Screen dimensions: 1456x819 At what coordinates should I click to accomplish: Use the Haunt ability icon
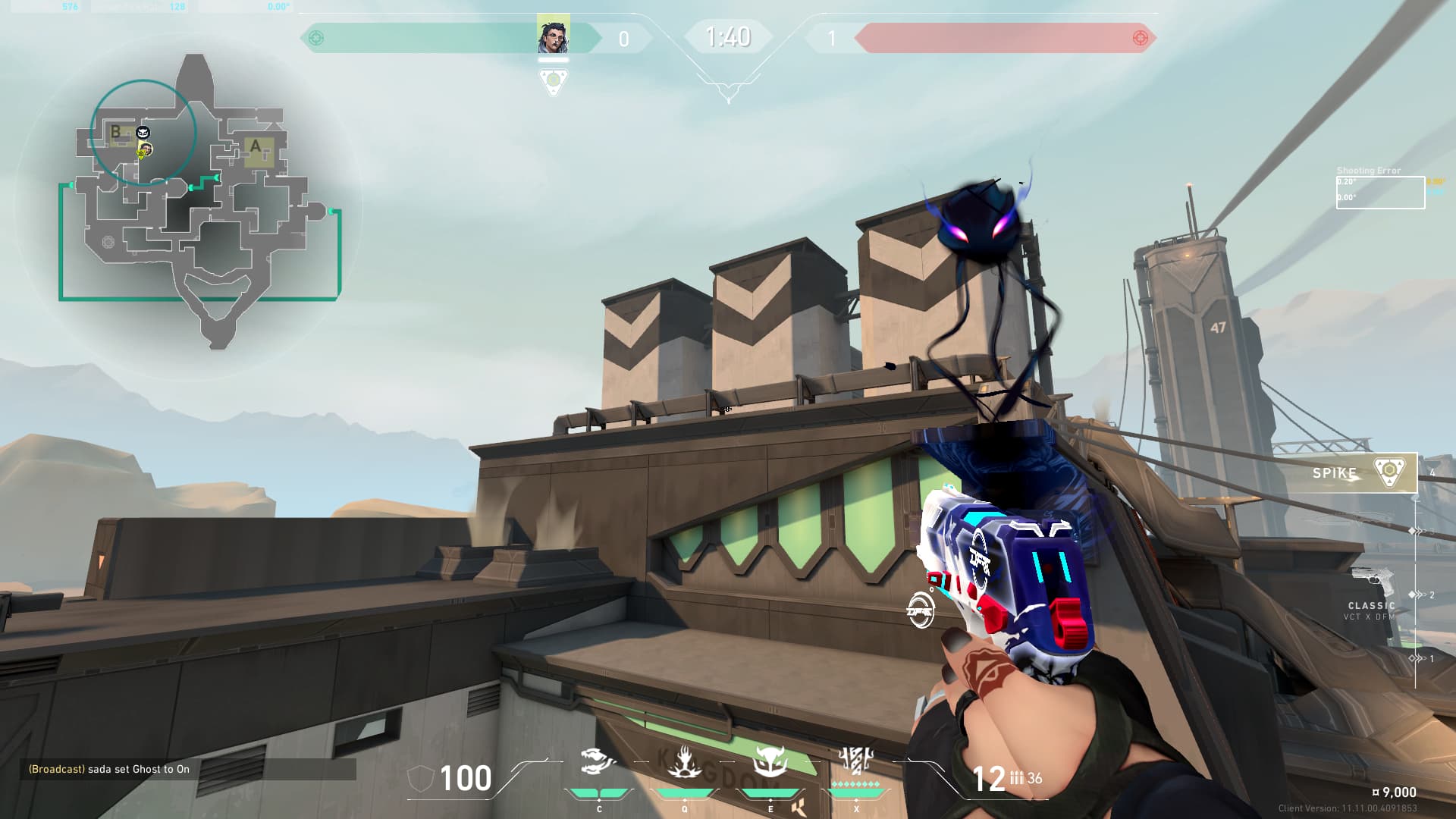pos(770,761)
